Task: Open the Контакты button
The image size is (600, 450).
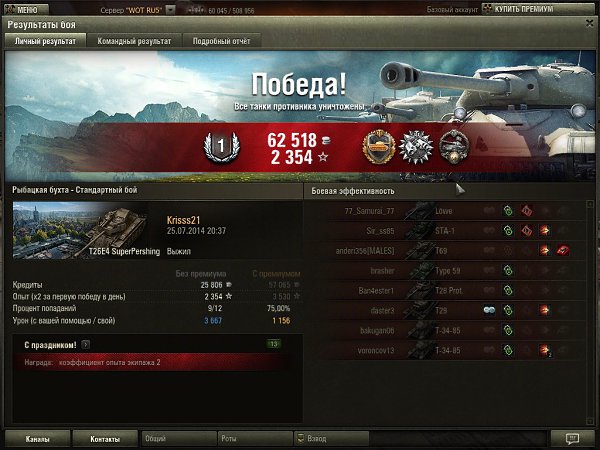Action: [105, 438]
